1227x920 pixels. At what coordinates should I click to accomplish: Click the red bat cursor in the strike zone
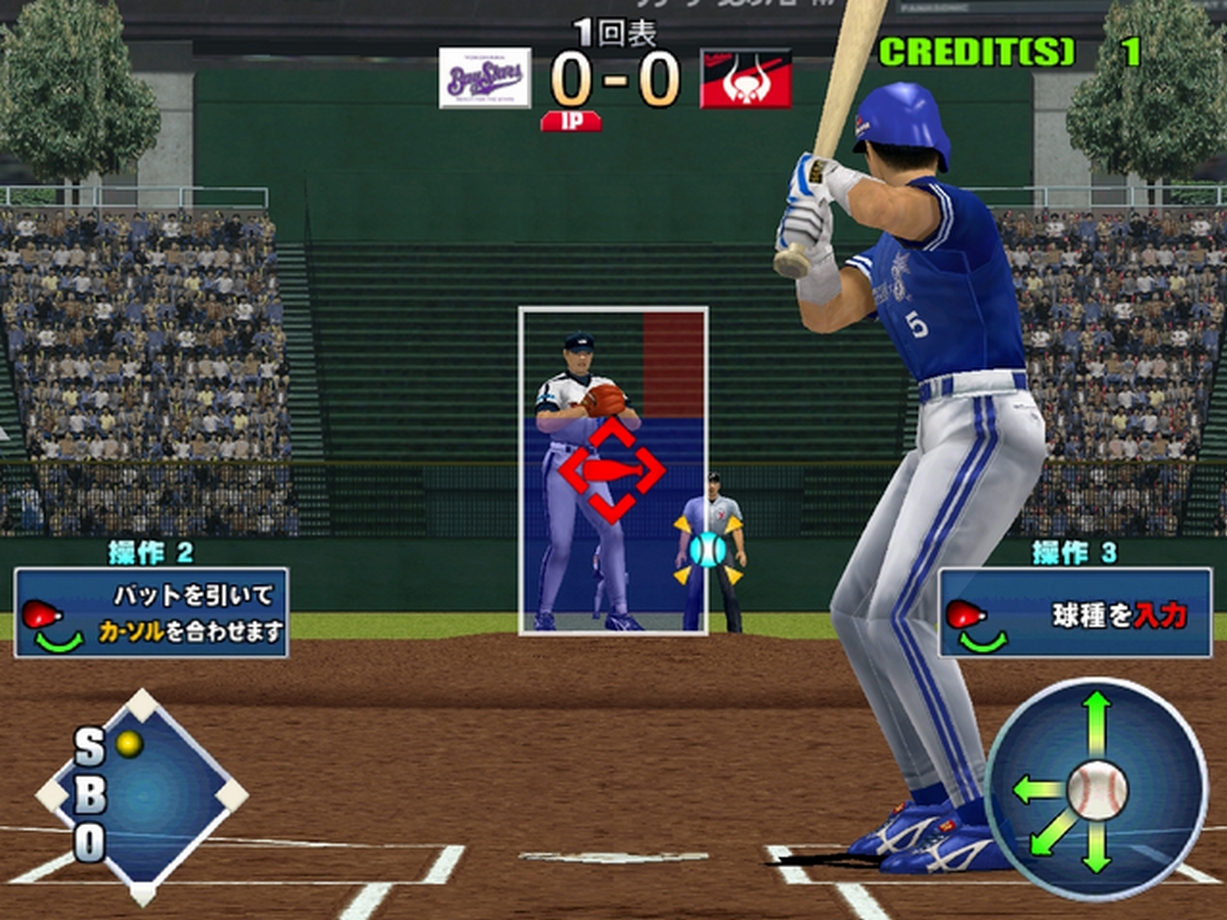(611, 470)
